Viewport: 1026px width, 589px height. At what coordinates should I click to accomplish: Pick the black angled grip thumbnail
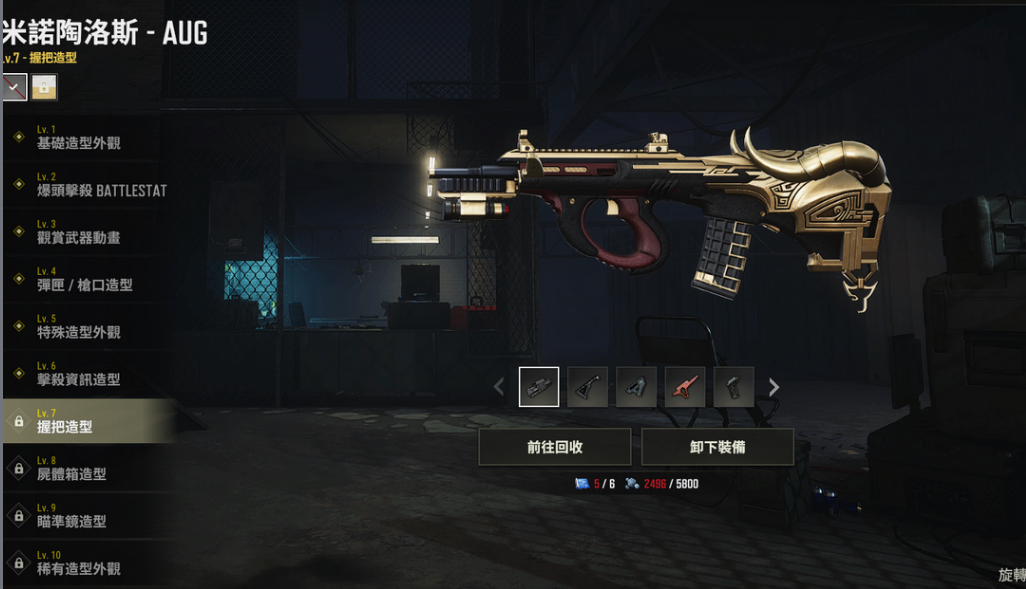point(587,387)
